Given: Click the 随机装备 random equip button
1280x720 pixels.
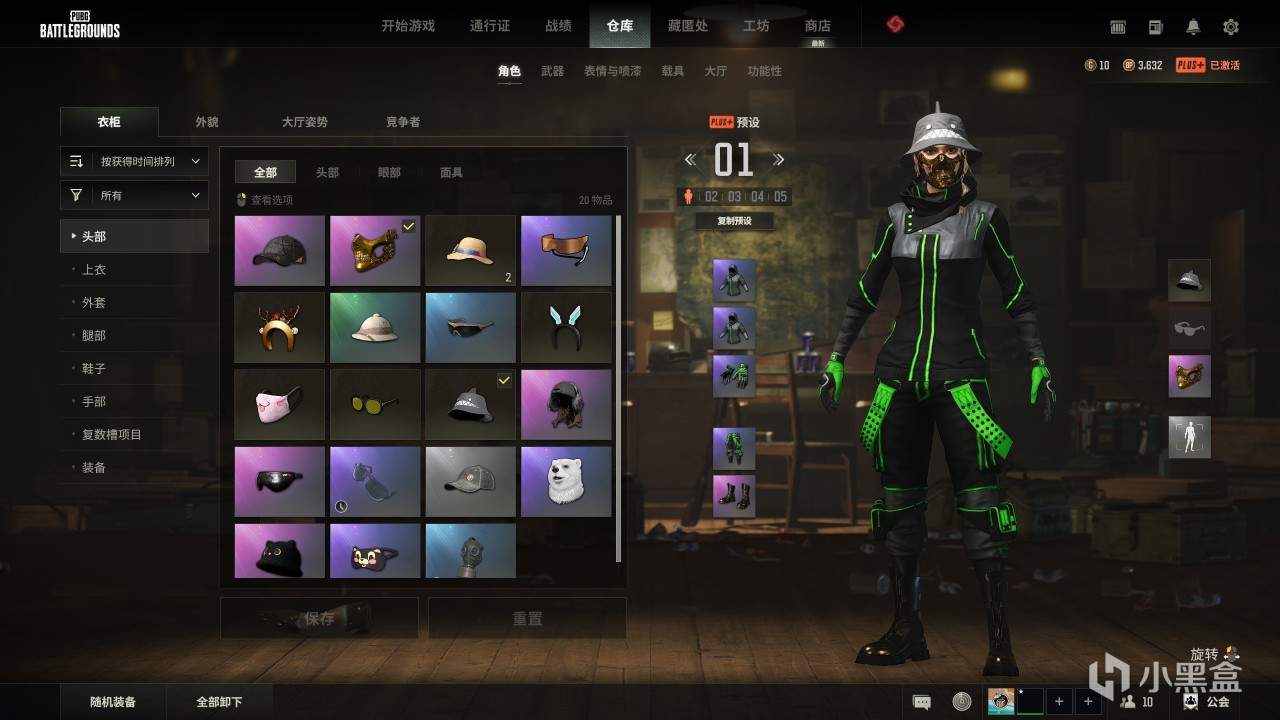Looking at the screenshot, I should (x=113, y=702).
